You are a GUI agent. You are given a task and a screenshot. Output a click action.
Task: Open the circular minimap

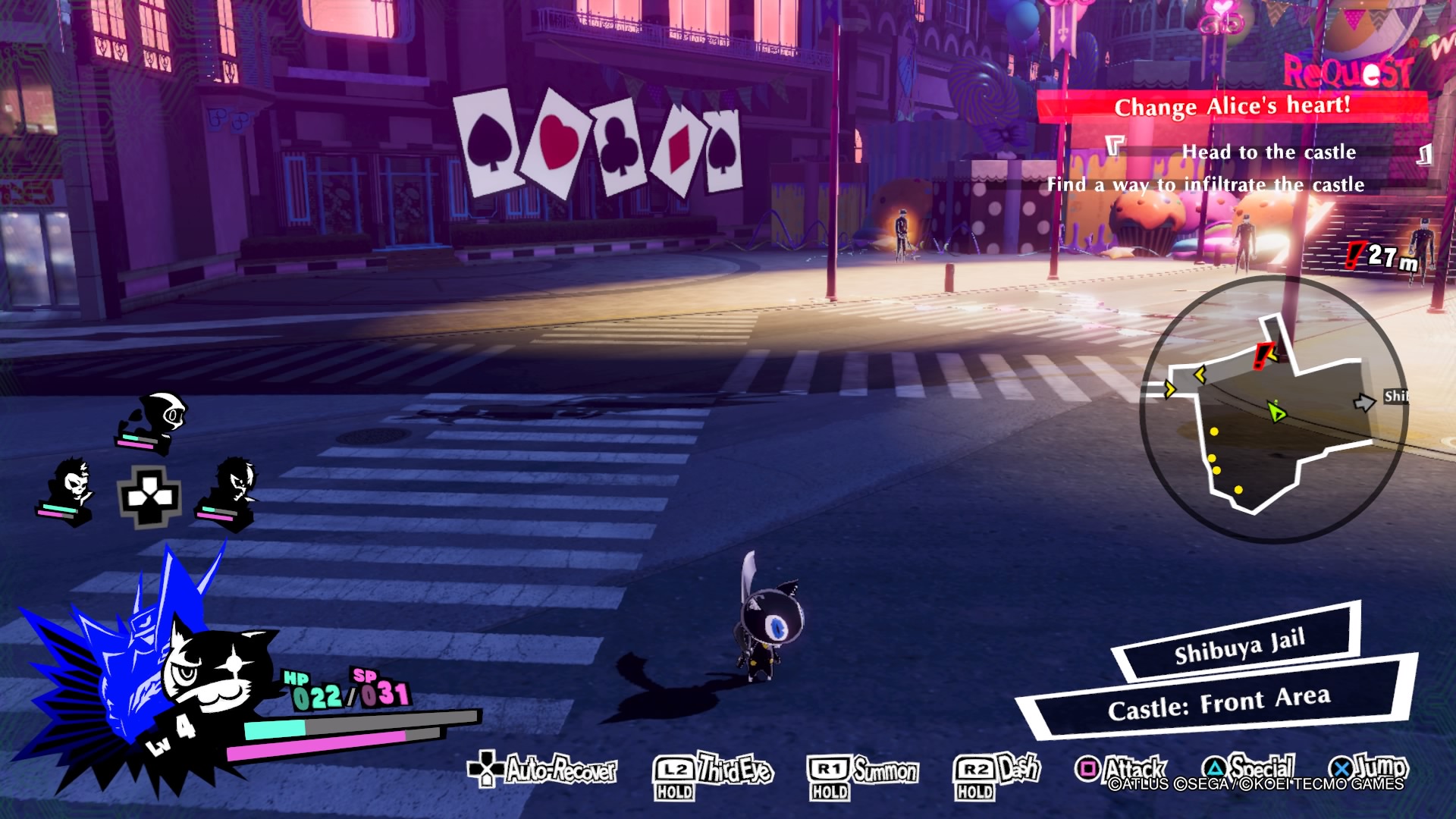click(1273, 409)
